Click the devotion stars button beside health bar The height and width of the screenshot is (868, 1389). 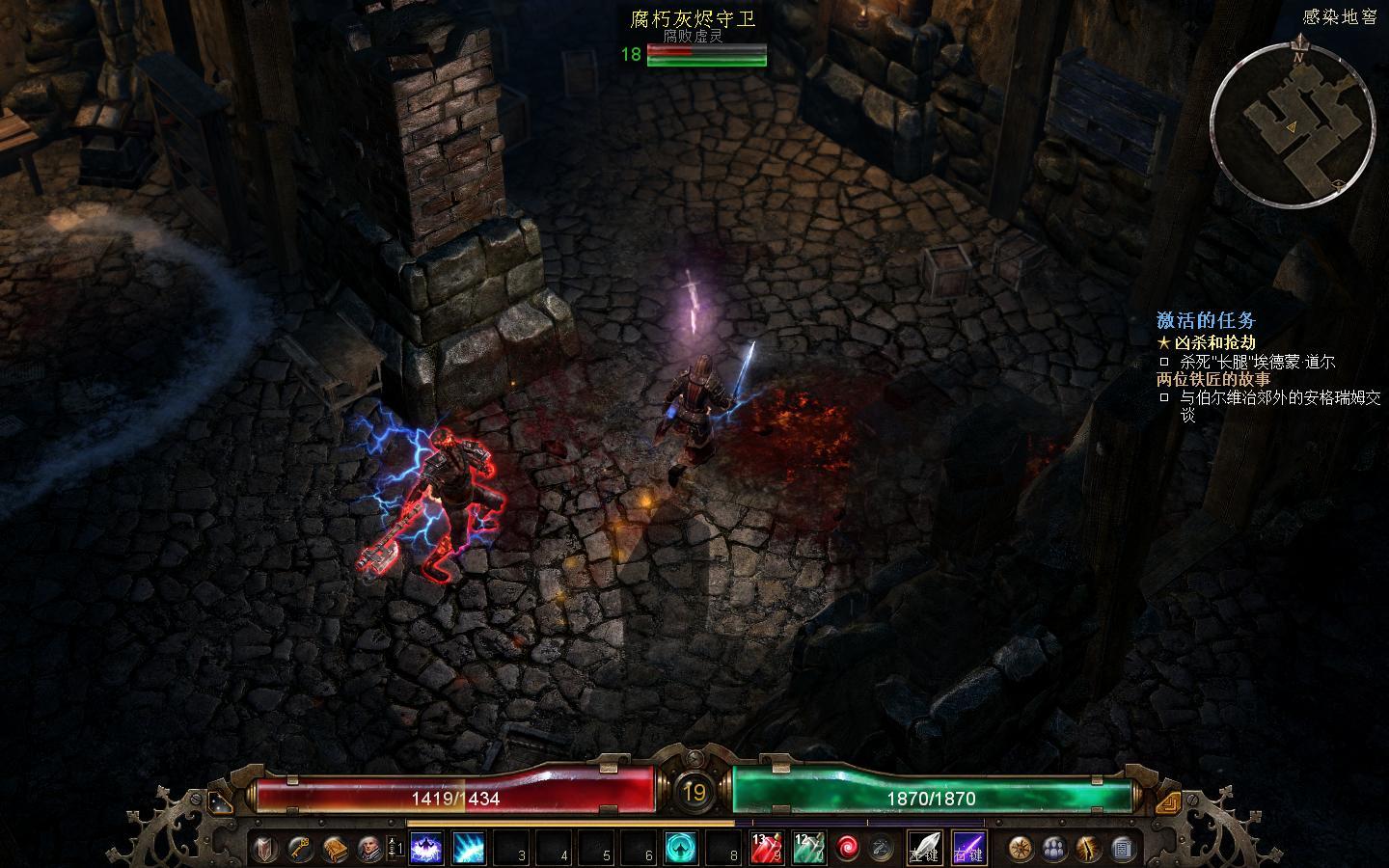220,802
